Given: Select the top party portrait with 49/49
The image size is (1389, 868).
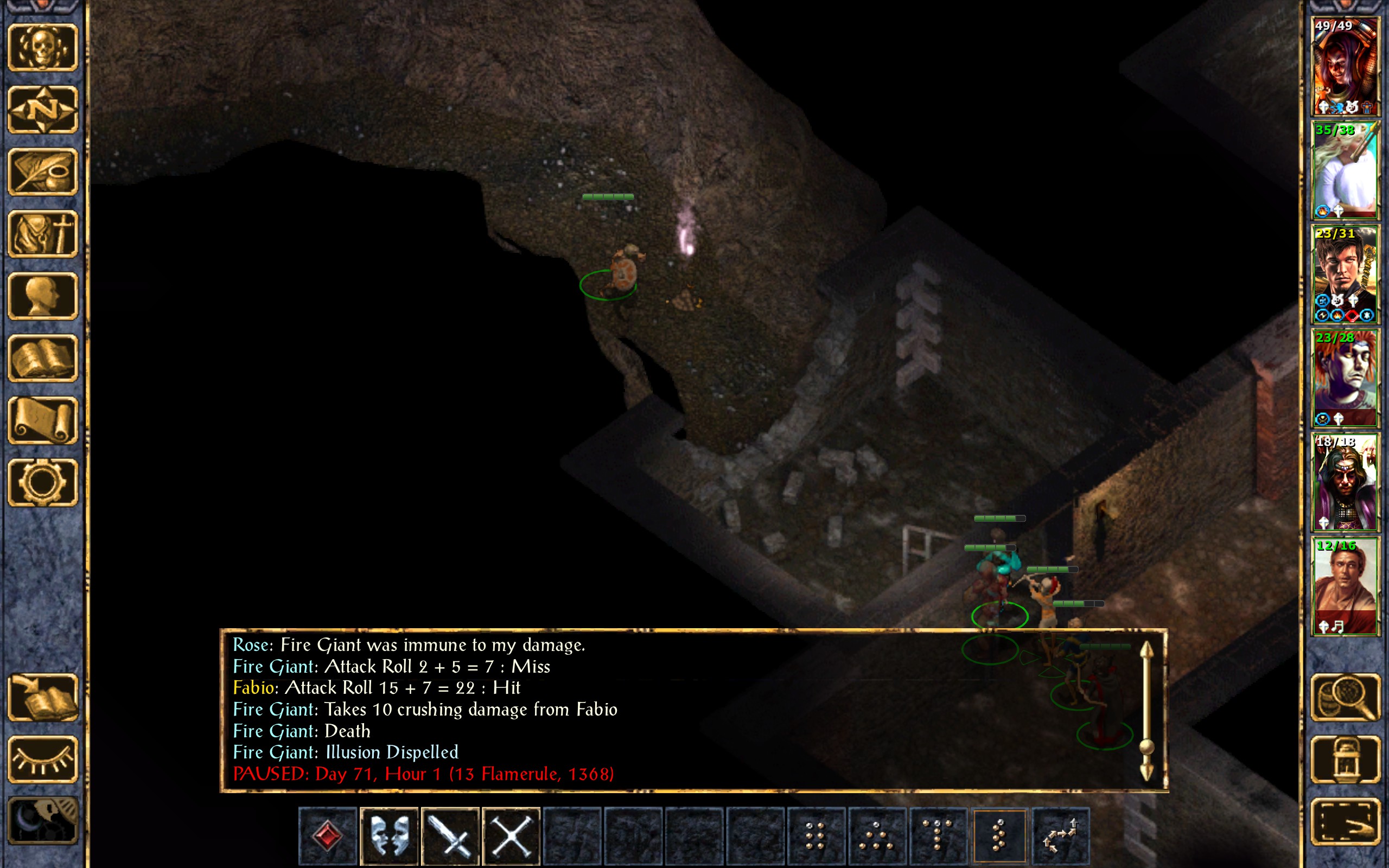Looking at the screenshot, I should [1345, 67].
